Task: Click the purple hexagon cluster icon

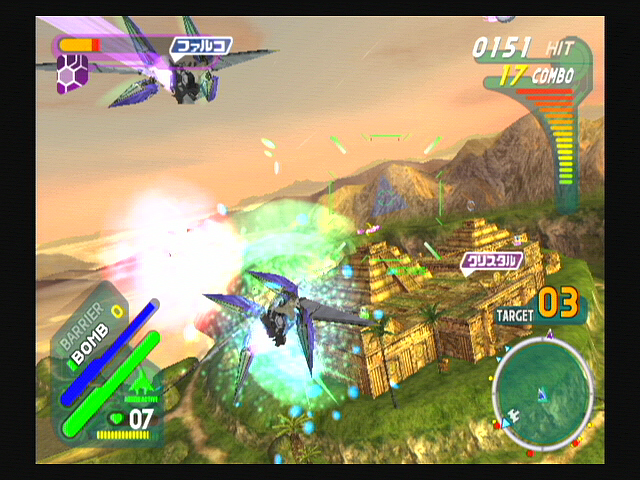Action: click(x=72, y=74)
